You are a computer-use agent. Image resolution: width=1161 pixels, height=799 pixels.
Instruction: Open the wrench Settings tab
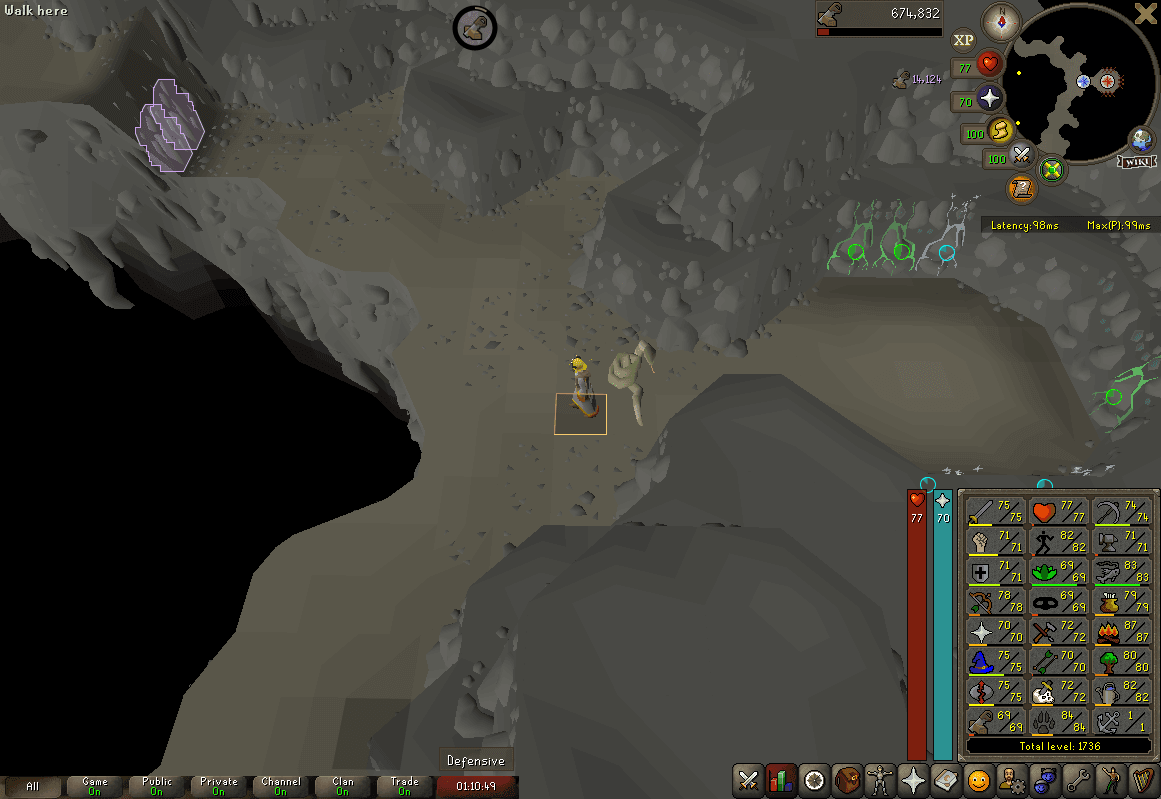click(x=1080, y=779)
